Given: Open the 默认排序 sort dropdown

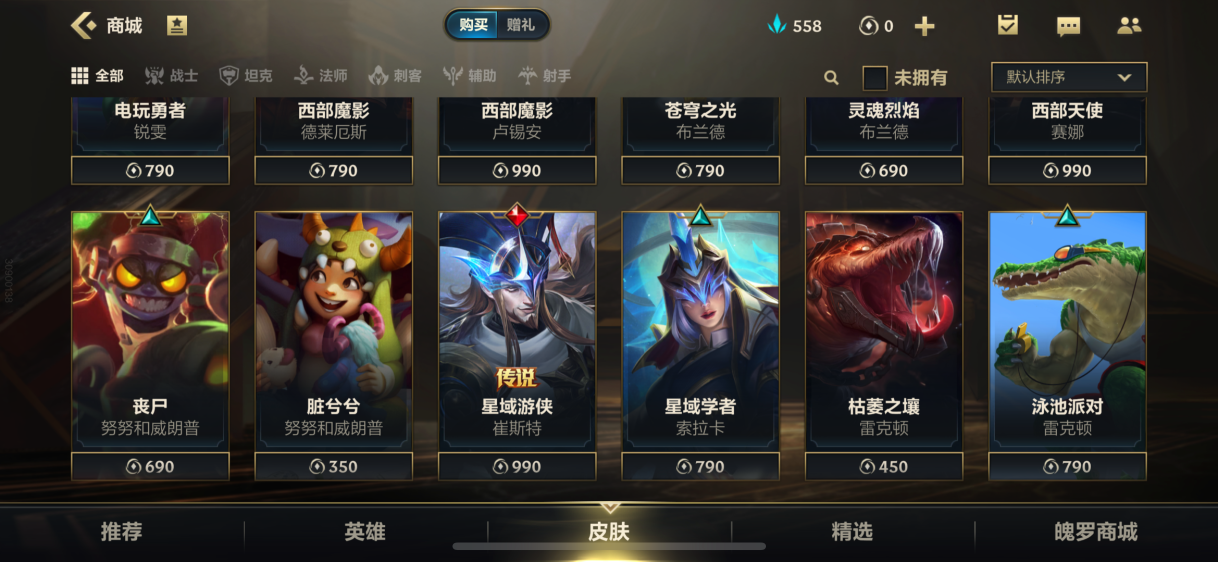Looking at the screenshot, I should 1068,77.
